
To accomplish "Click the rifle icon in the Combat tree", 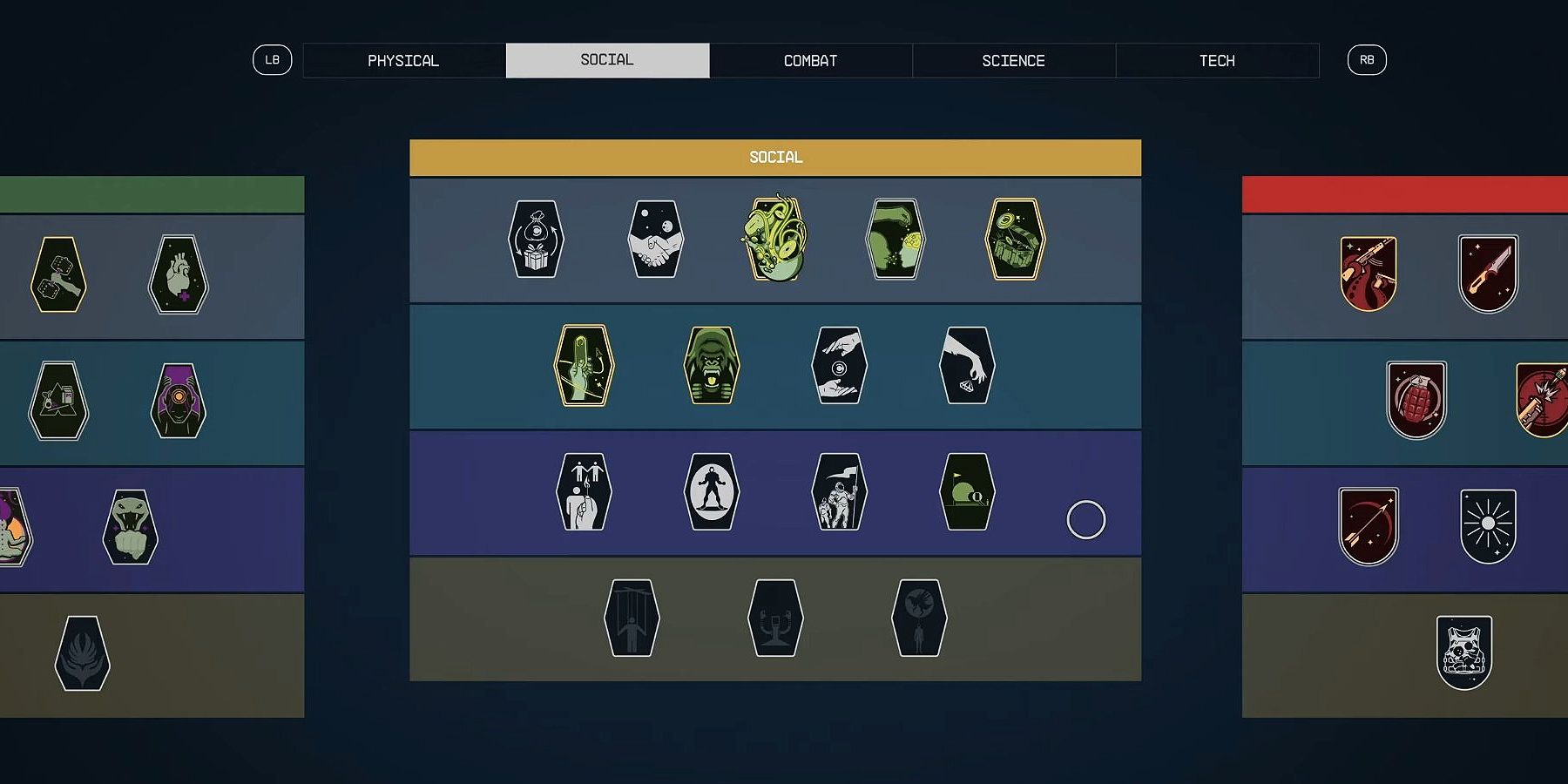I will 1369,270.
